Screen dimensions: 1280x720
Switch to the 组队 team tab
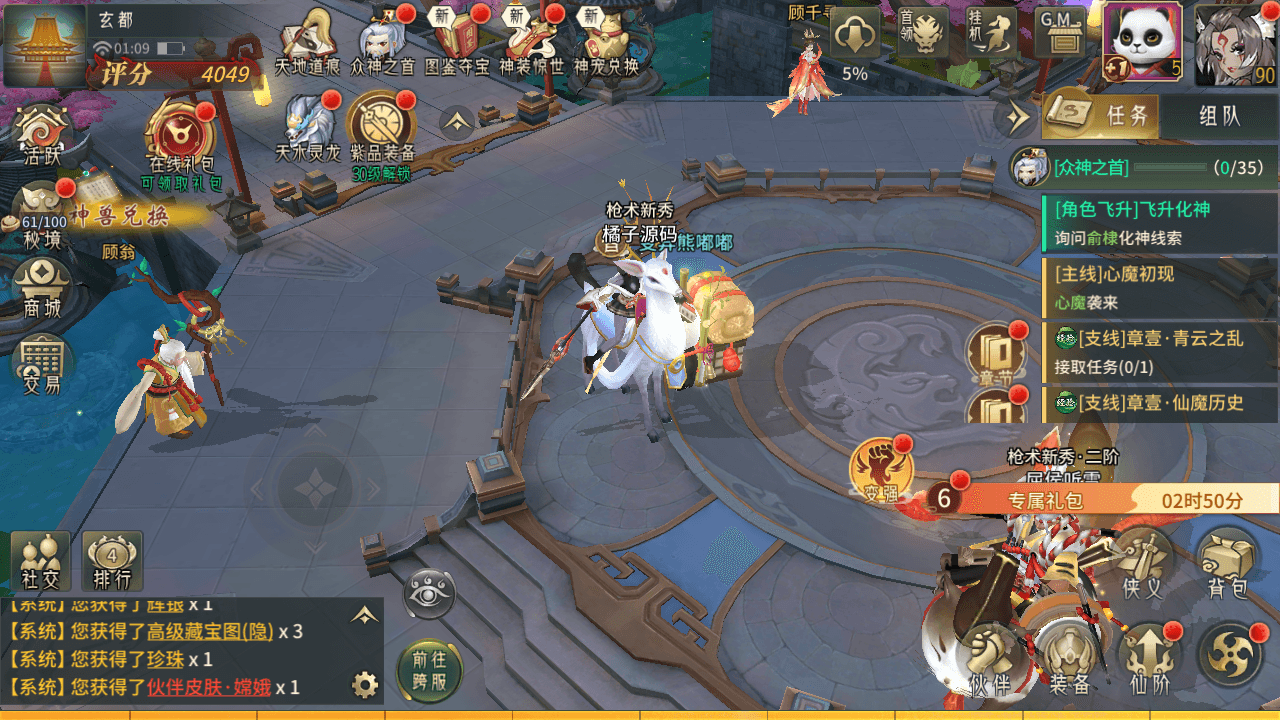(1219, 116)
